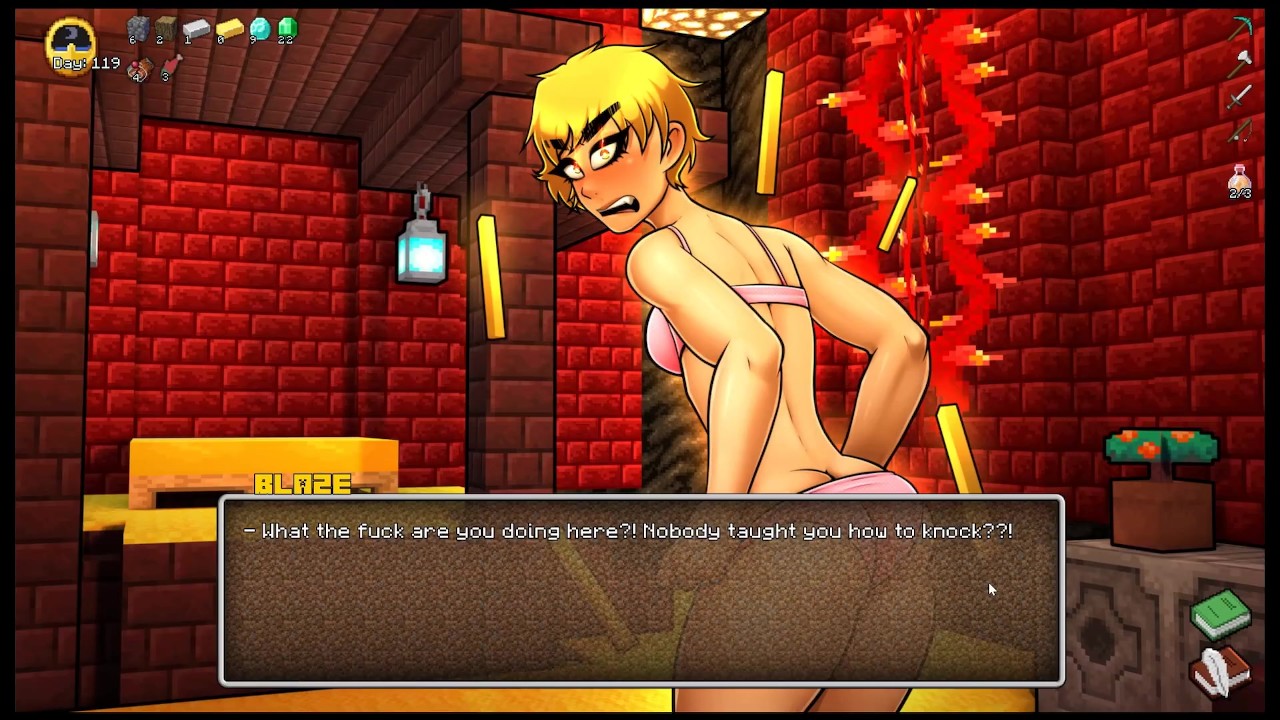Open the brown quill book journal
Screen dimensions: 1280x720
coord(1221,671)
